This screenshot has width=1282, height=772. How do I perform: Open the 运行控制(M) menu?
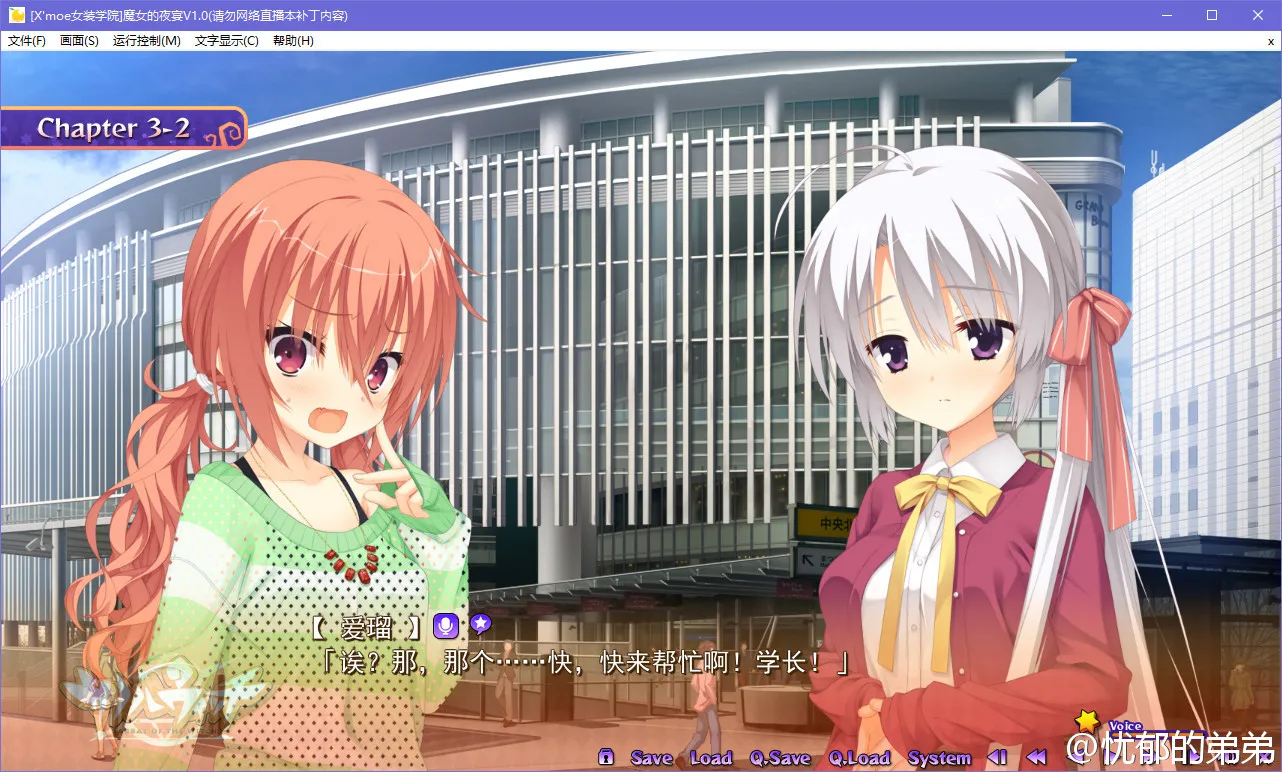(147, 41)
